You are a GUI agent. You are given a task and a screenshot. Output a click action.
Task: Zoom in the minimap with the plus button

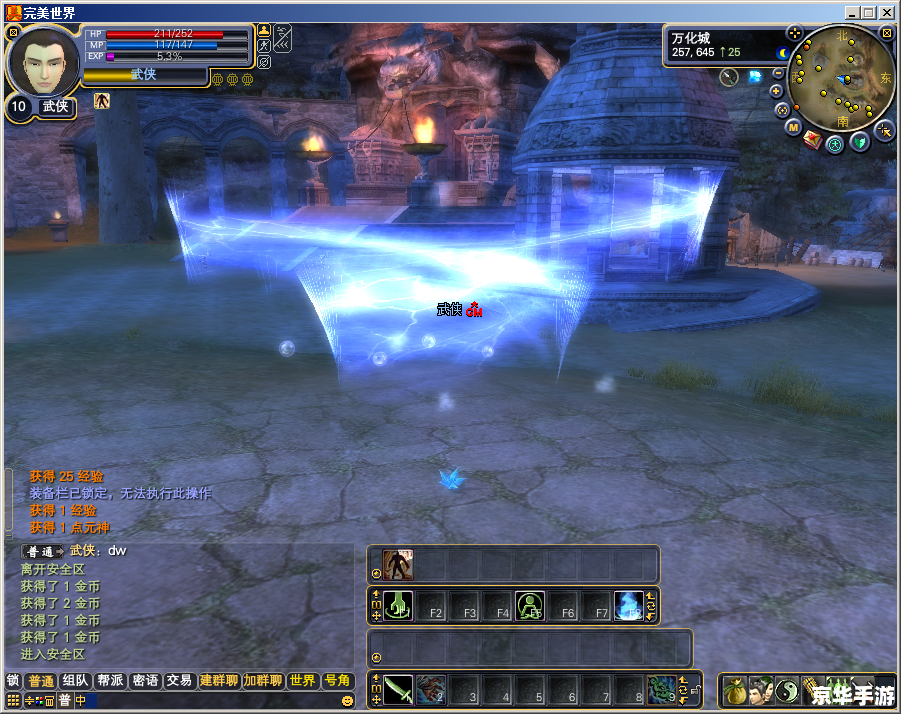click(x=777, y=91)
